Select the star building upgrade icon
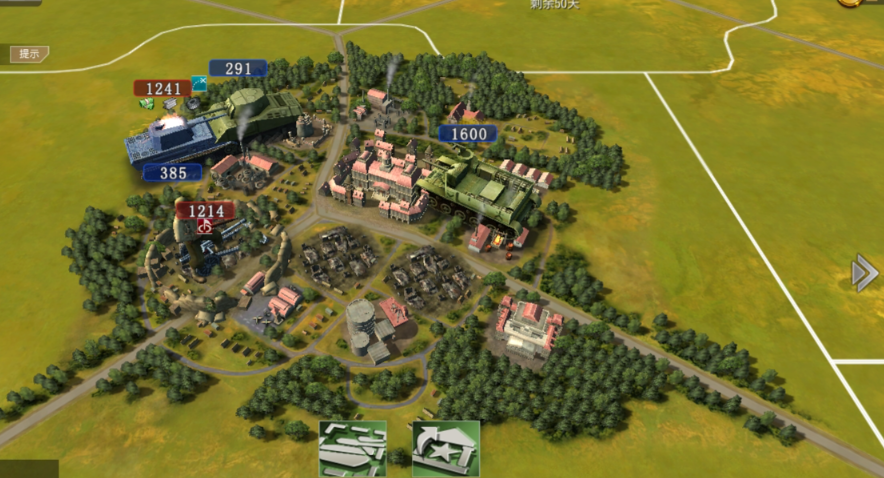The height and width of the screenshot is (478, 884). [x=445, y=447]
